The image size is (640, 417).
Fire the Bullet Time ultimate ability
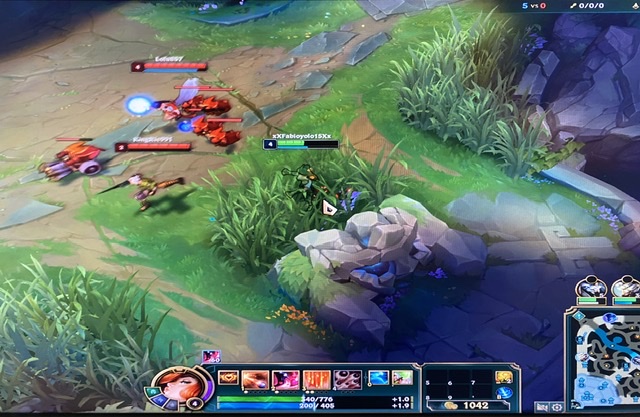point(347,379)
